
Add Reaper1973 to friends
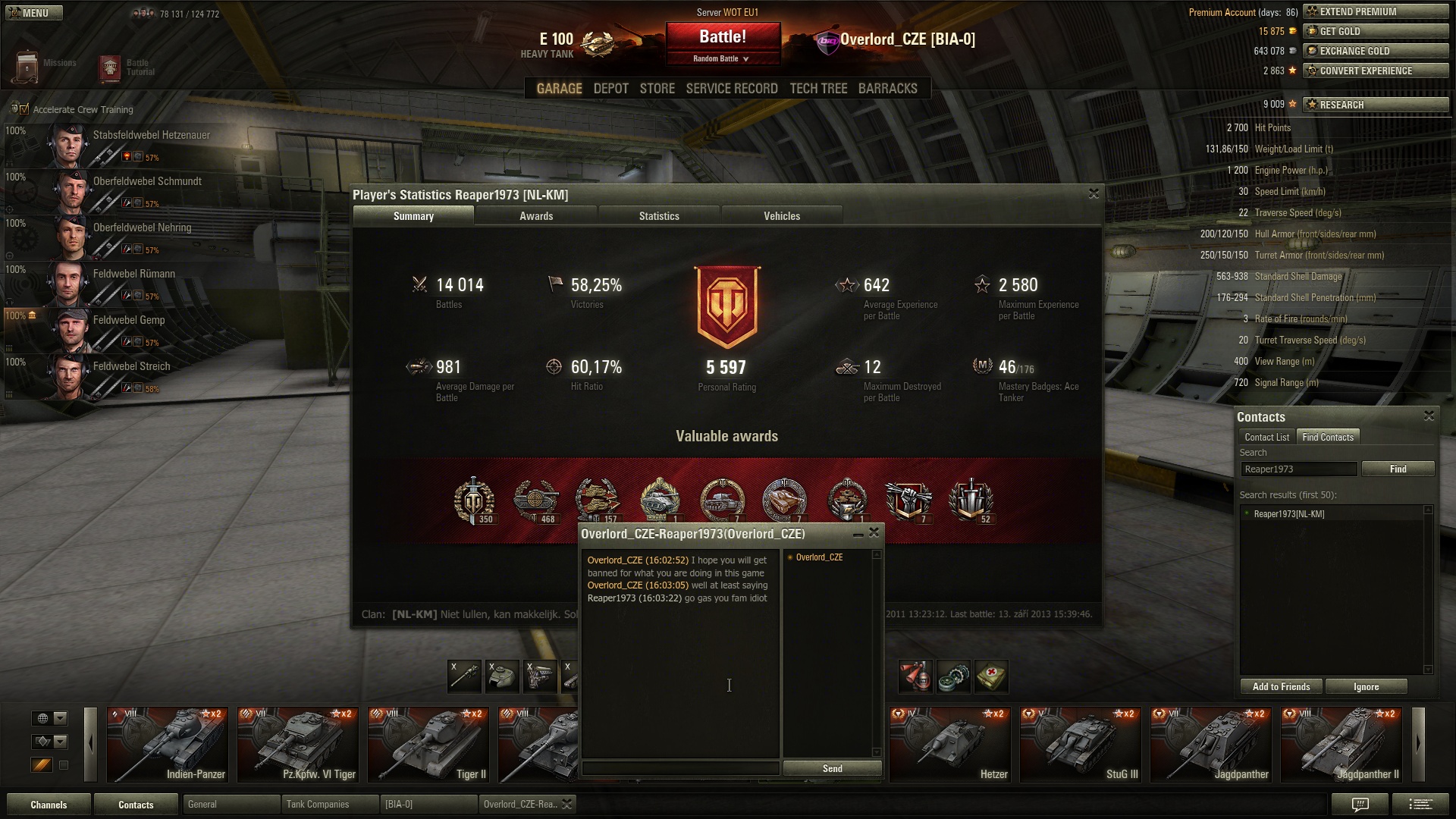pos(1281,686)
